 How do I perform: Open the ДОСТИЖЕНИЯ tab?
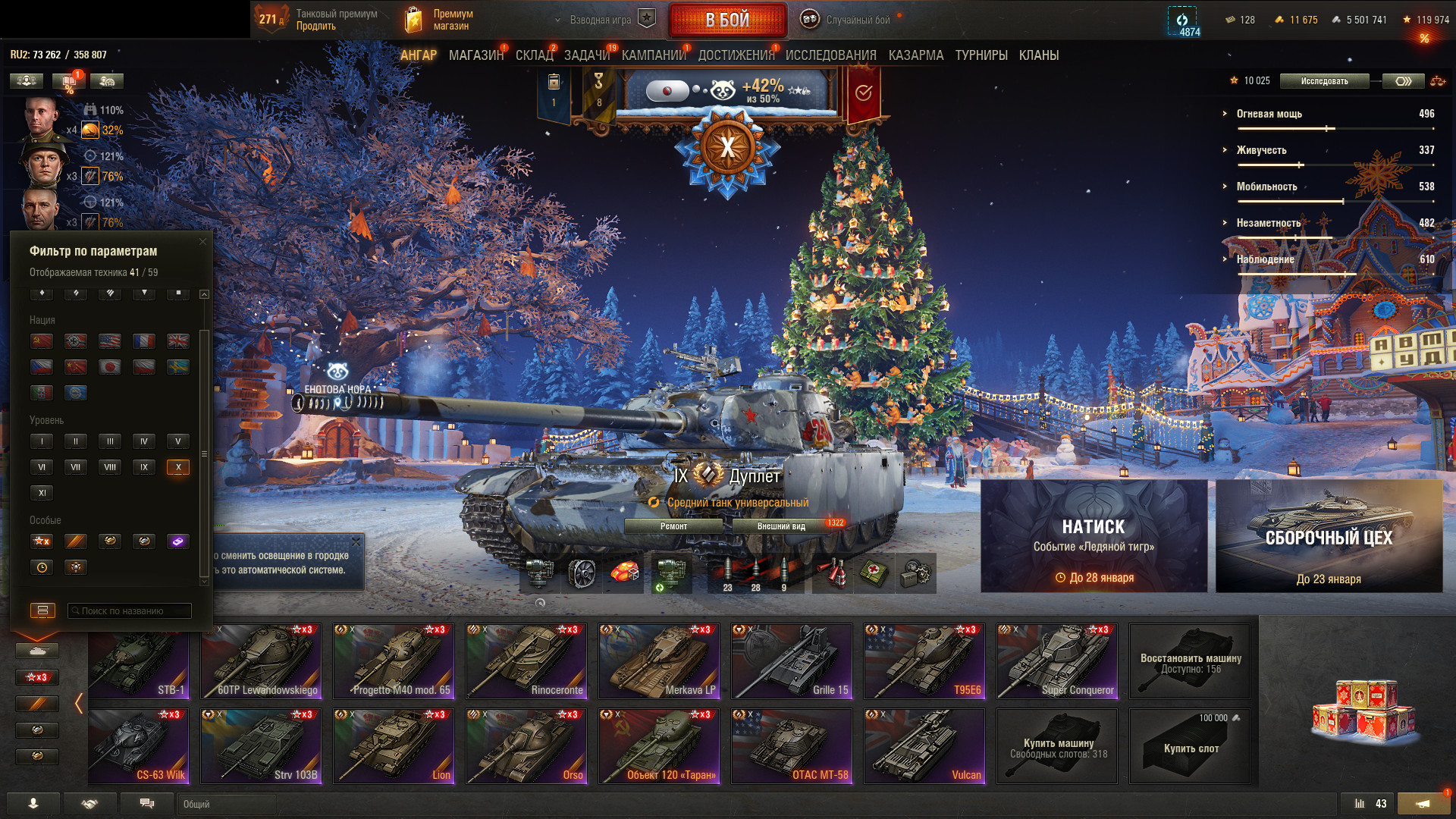[x=736, y=55]
